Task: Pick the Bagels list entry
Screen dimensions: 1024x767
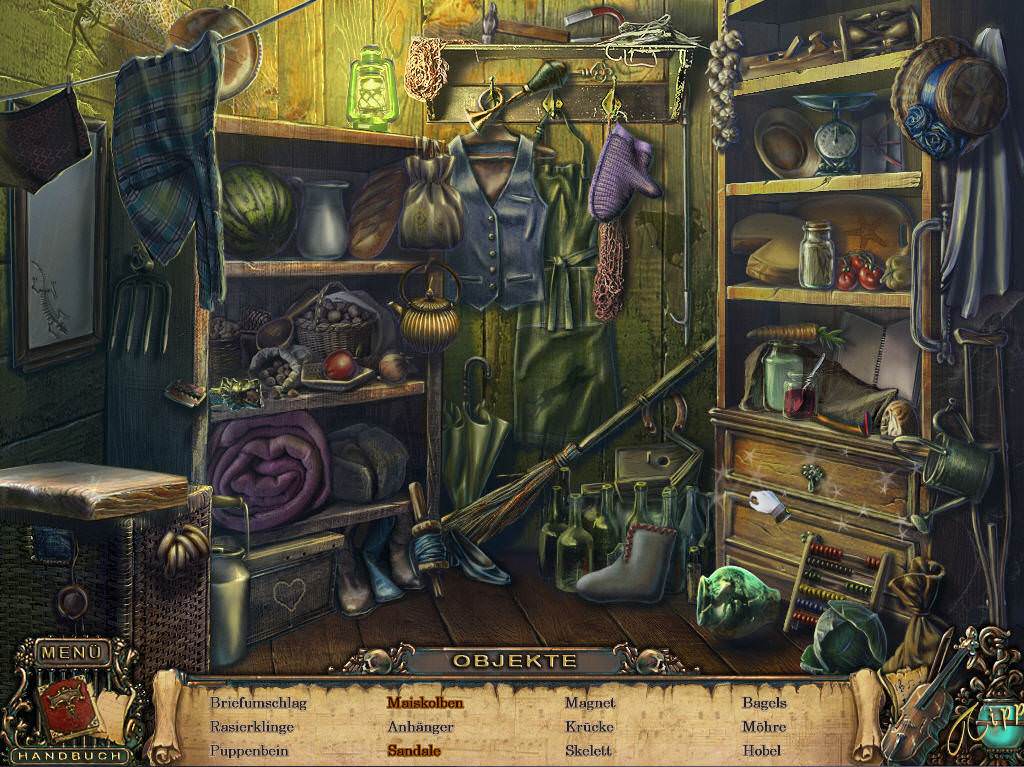Action: coord(764,702)
